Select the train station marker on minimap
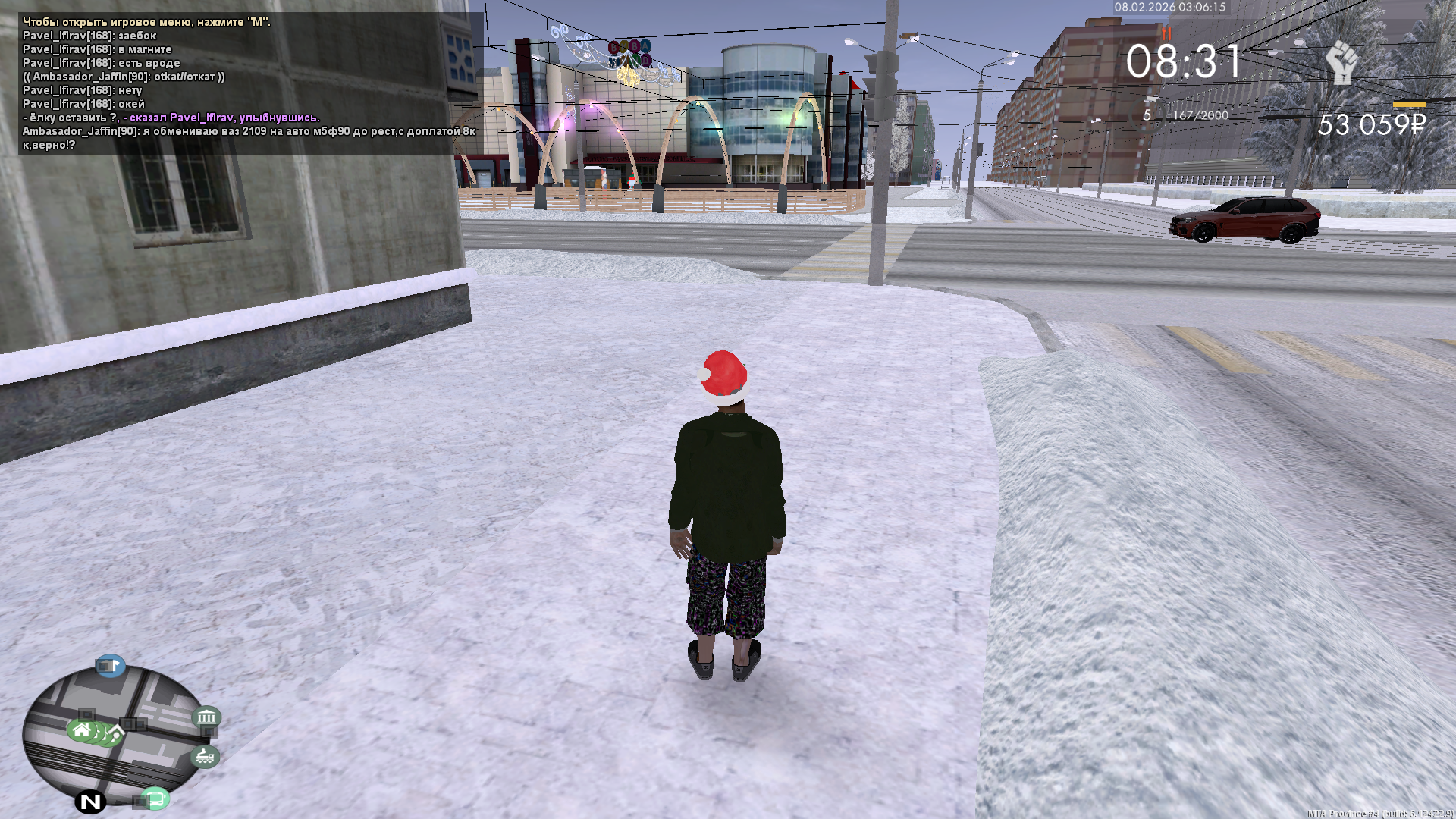1456x819 pixels. (x=204, y=756)
